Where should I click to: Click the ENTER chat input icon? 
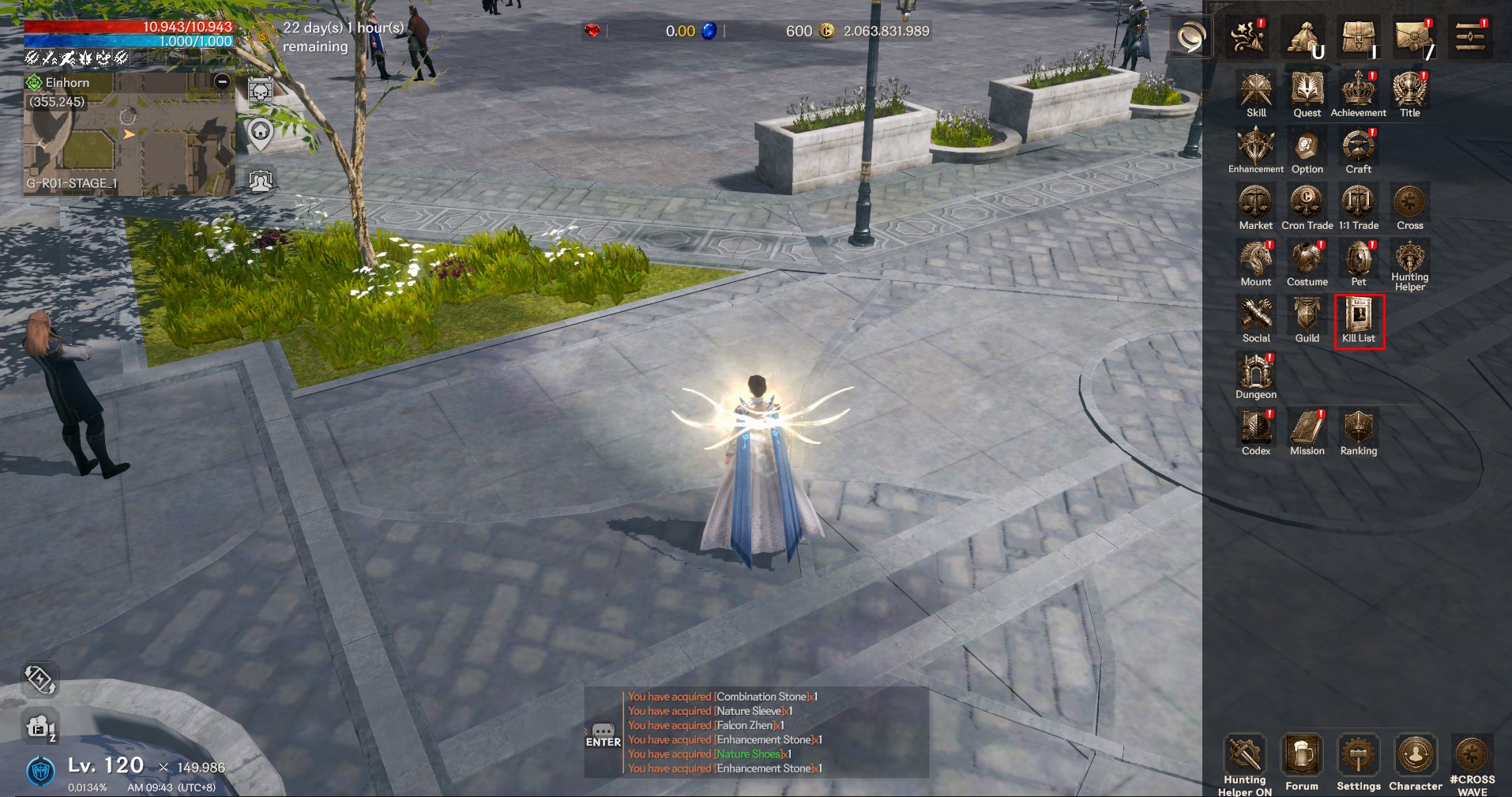(x=603, y=735)
